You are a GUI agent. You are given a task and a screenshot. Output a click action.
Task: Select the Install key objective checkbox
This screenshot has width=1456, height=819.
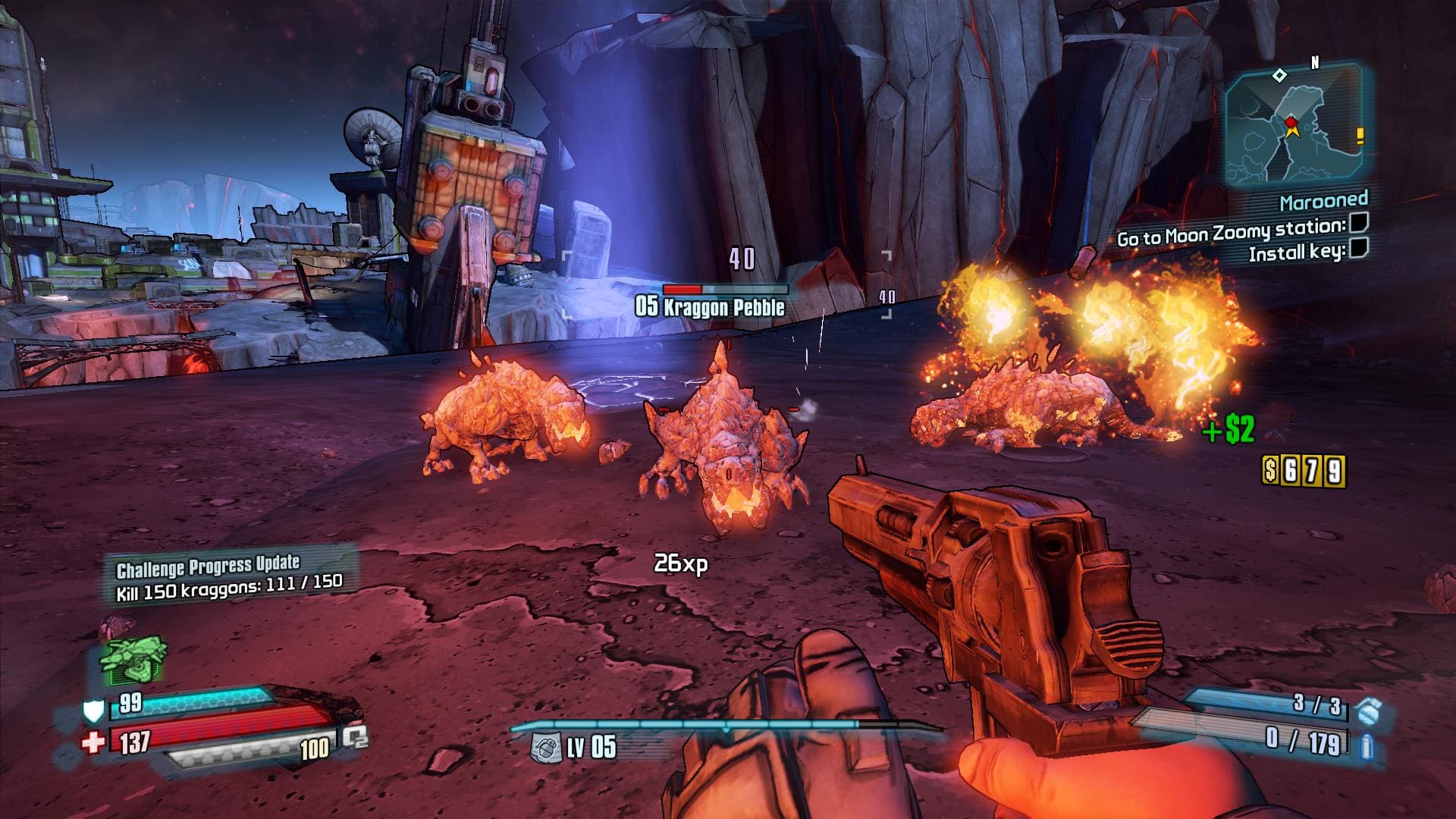pyautogui.click(x=1358, y=247)
